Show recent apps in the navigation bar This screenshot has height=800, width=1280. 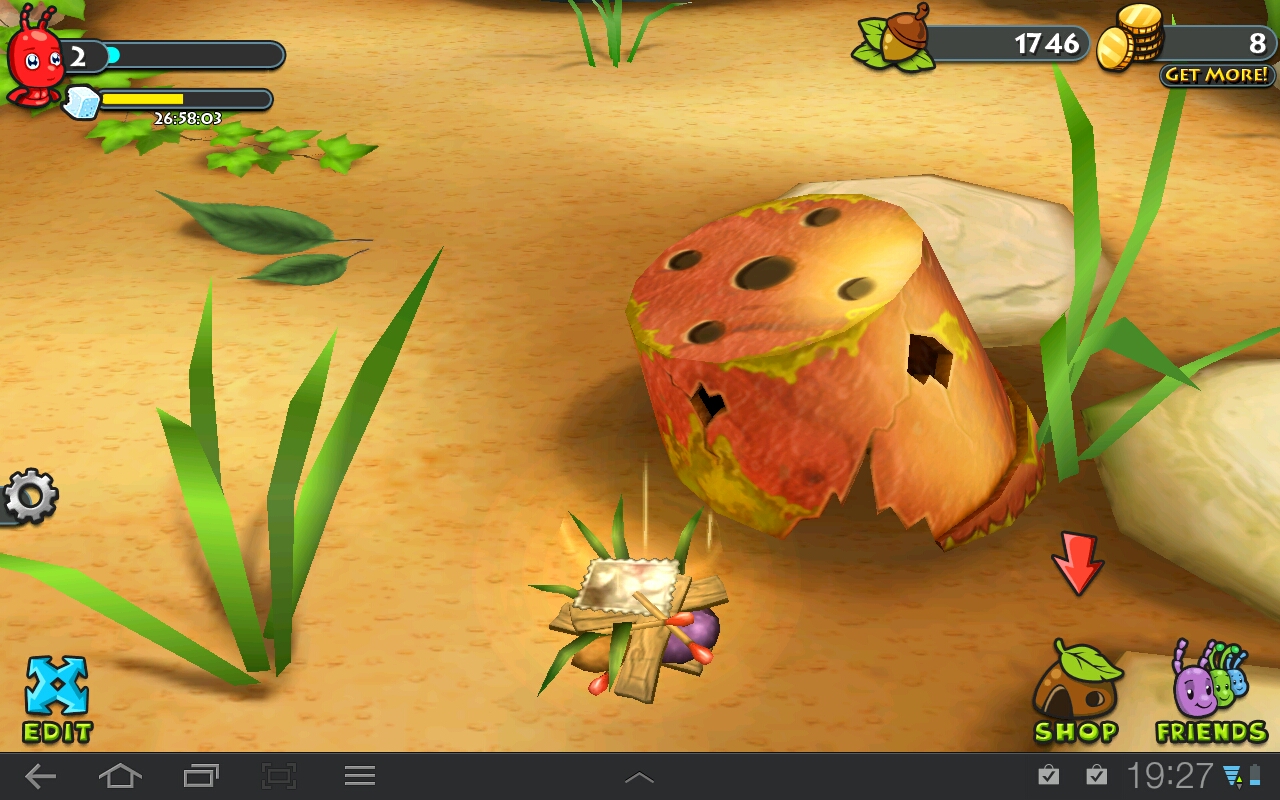201,776
